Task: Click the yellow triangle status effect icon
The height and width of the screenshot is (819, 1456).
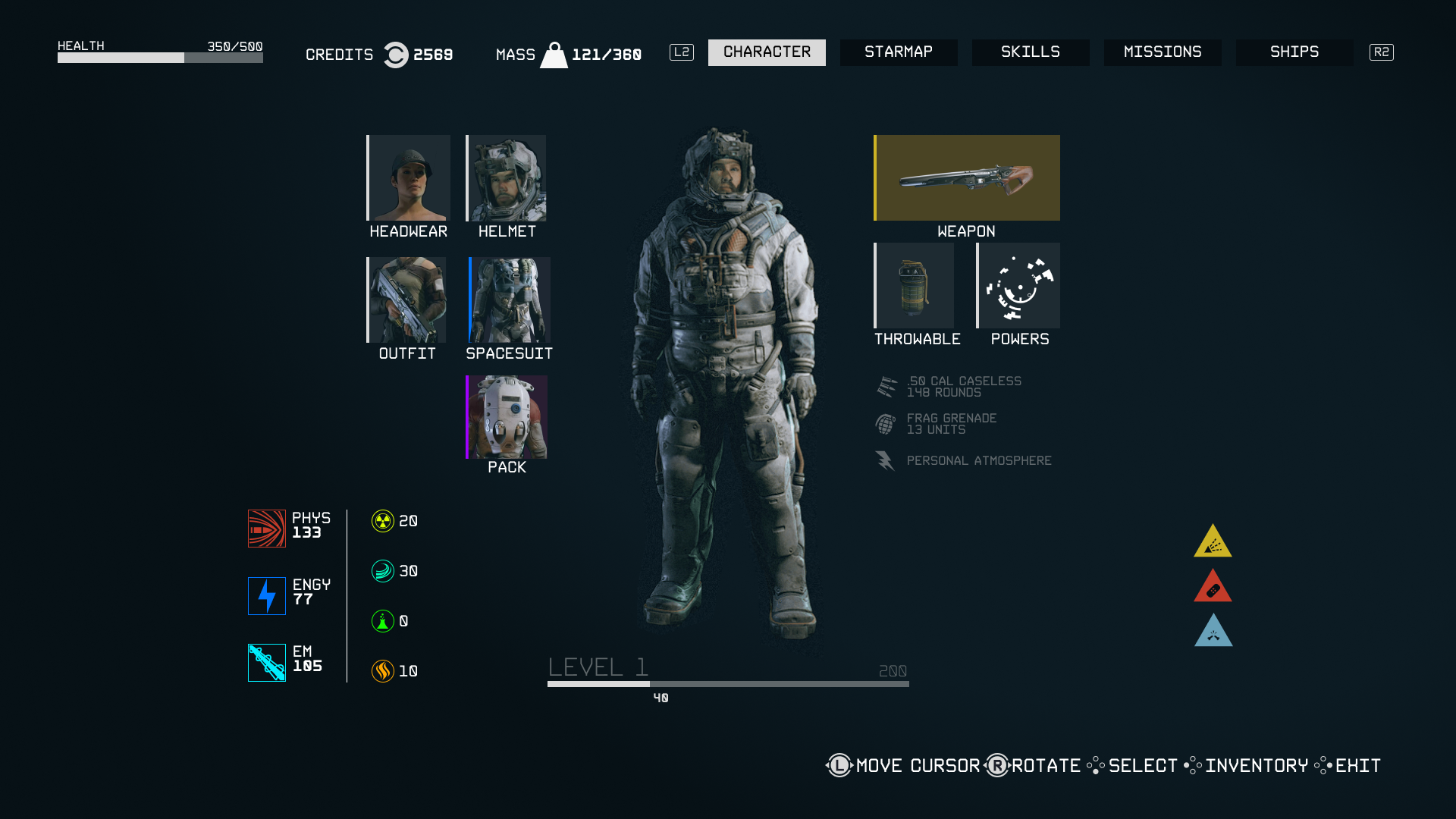Action: tap(1213, 542)
